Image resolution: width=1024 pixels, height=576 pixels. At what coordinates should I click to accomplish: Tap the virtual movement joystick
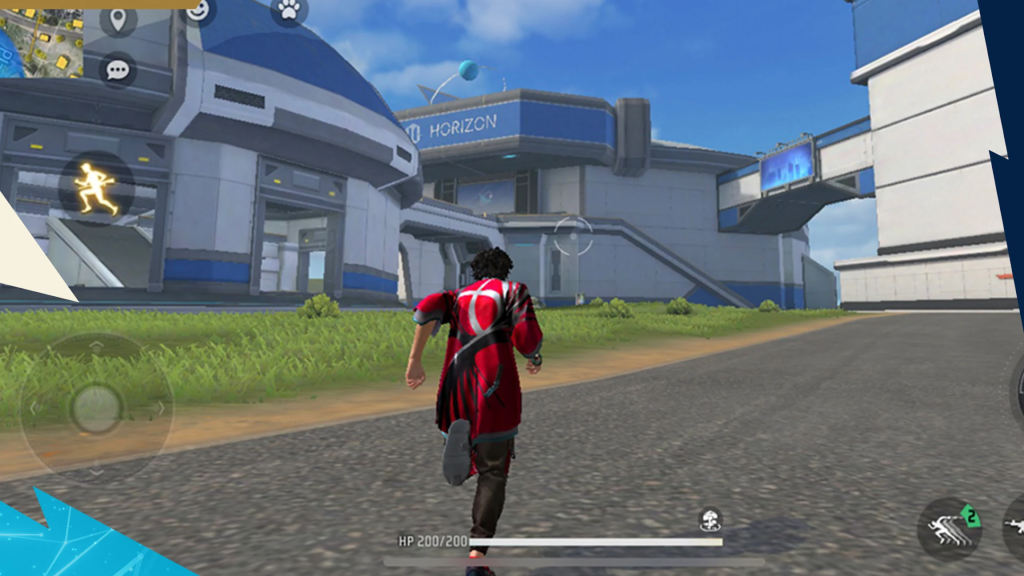[x=96, y=408]
